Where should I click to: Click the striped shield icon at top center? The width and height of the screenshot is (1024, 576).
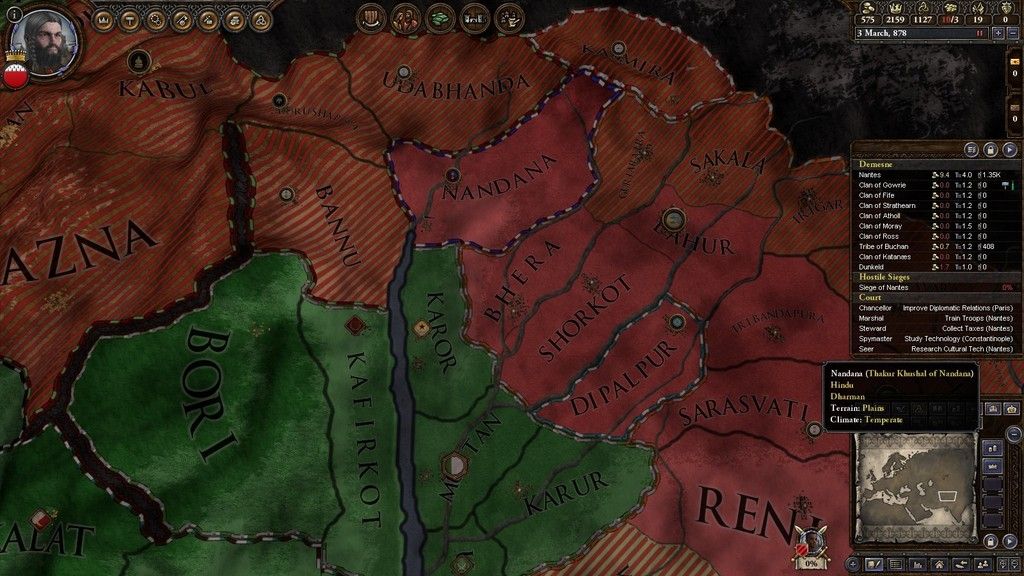pos(372,17)
